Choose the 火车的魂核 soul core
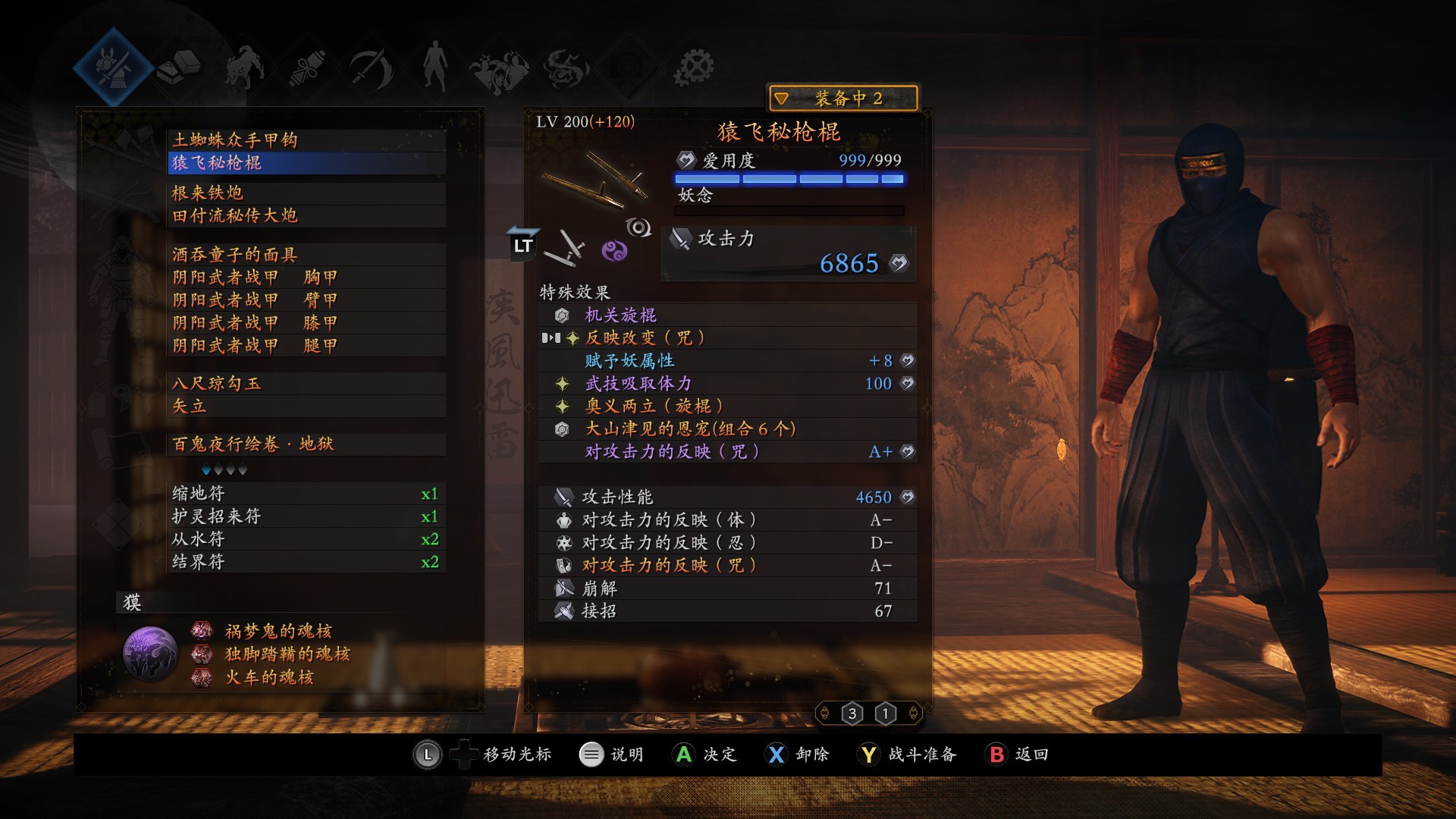The image size is (1456, 819). tap(269, 677)
